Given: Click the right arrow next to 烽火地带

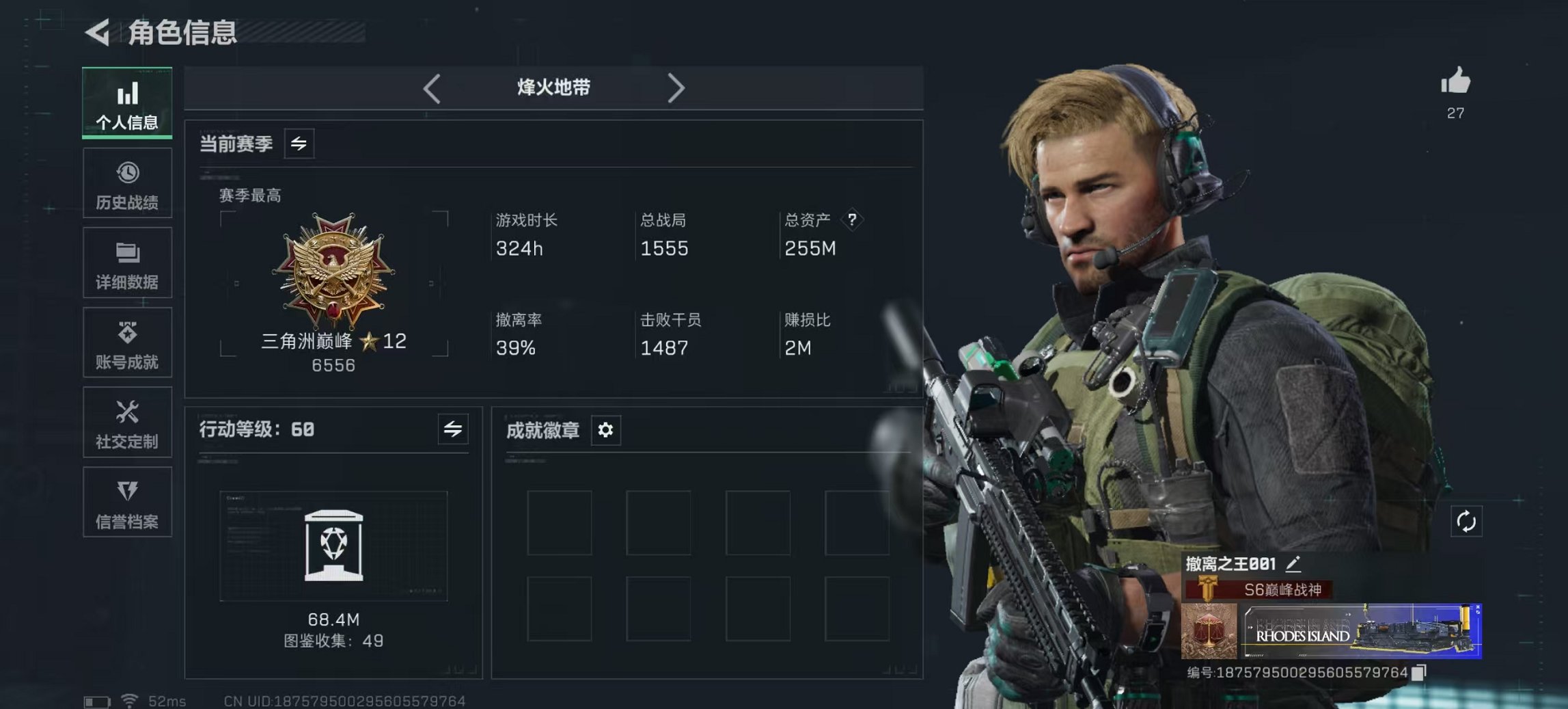Looking at the screenshot, I should click(x=677, y=88).
